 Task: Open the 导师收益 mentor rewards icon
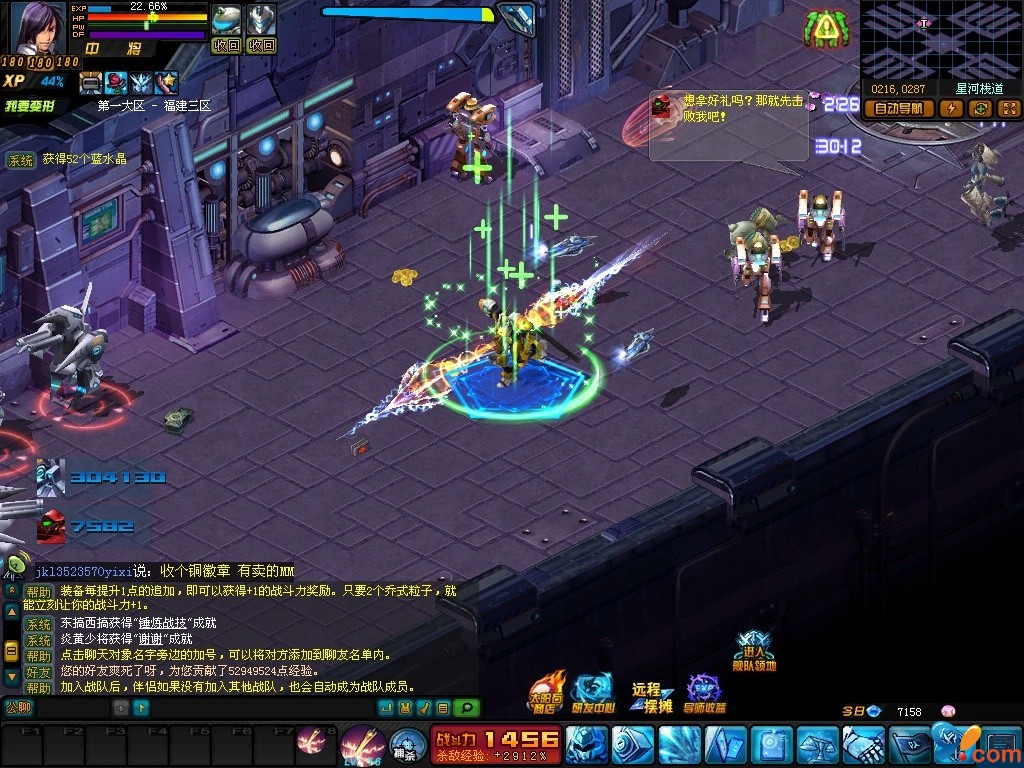pos(705,693)
